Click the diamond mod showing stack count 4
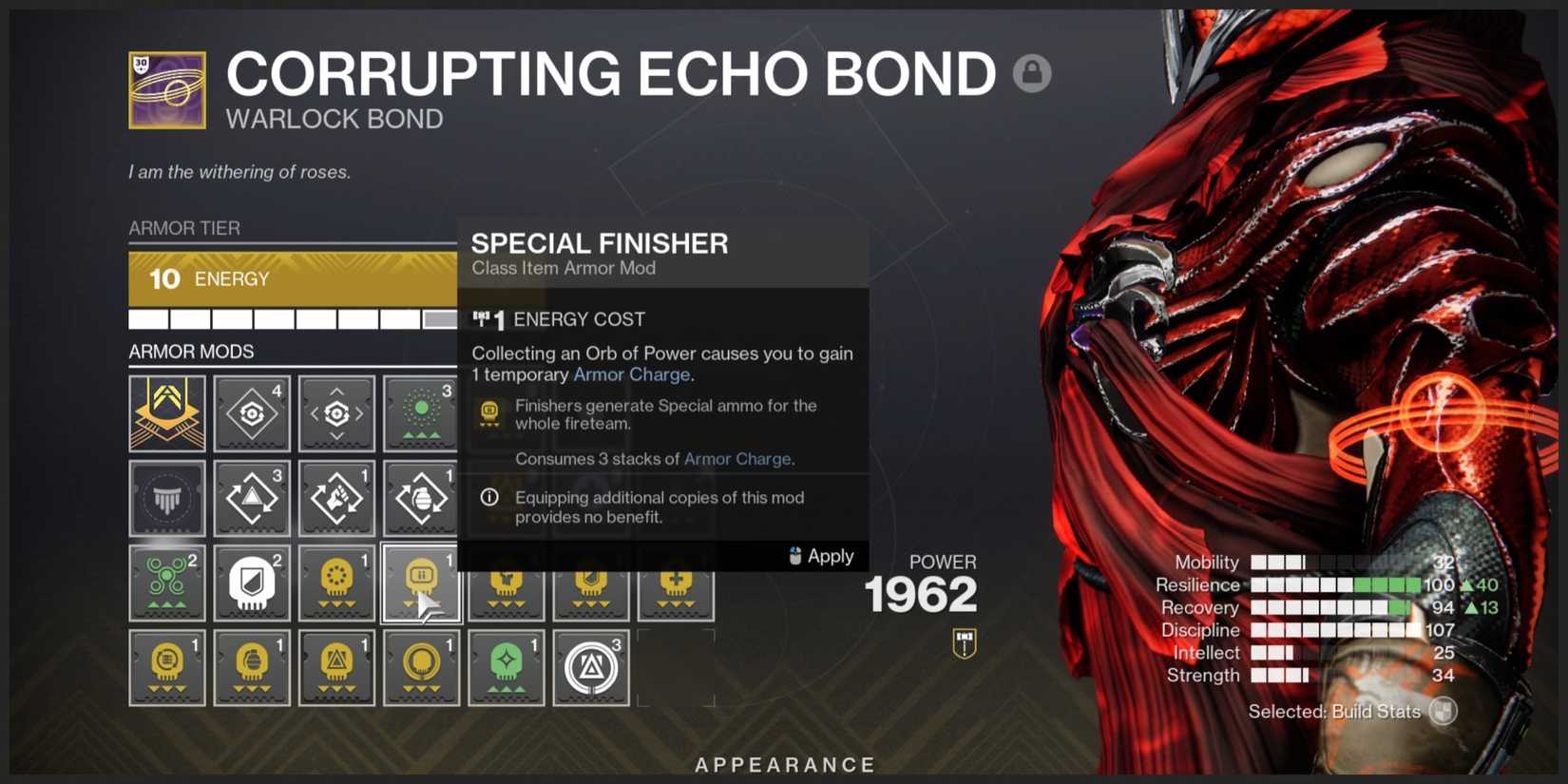Screen dimensions: 1568x784 (x=252, y=412)
